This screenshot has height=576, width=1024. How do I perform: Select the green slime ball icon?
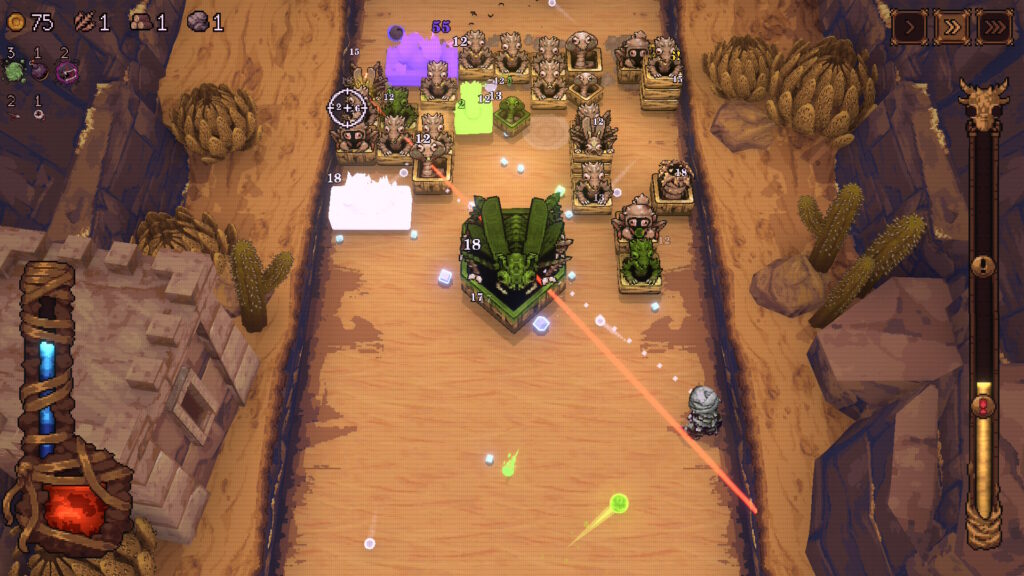pos(14,70)
